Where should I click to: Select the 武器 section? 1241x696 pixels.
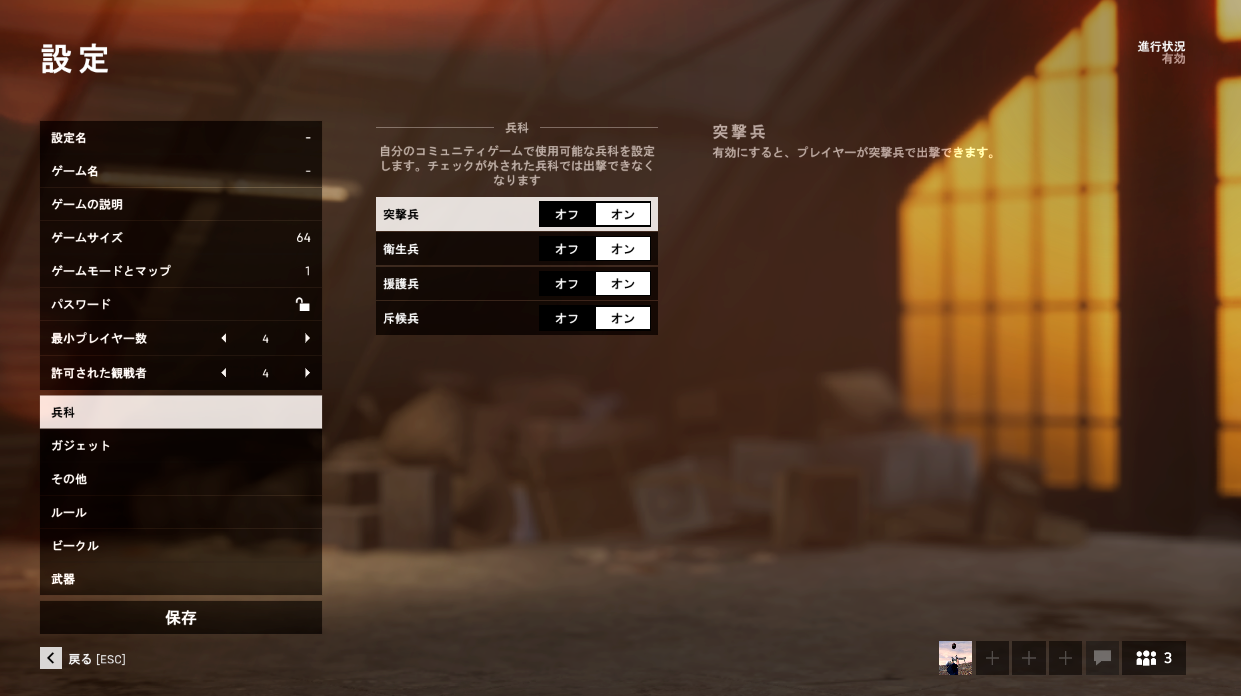click(x=180, y=579)
